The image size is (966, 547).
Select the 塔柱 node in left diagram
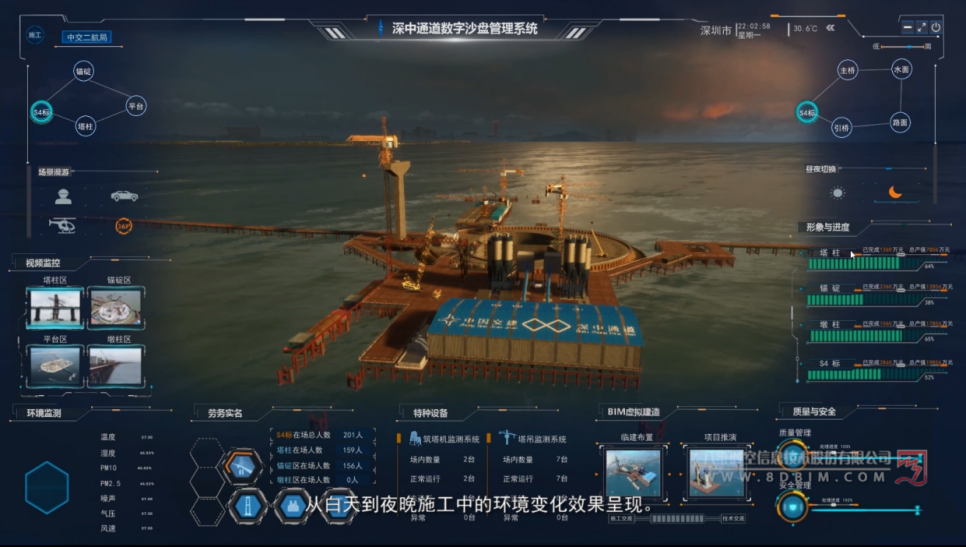(85, 127)
